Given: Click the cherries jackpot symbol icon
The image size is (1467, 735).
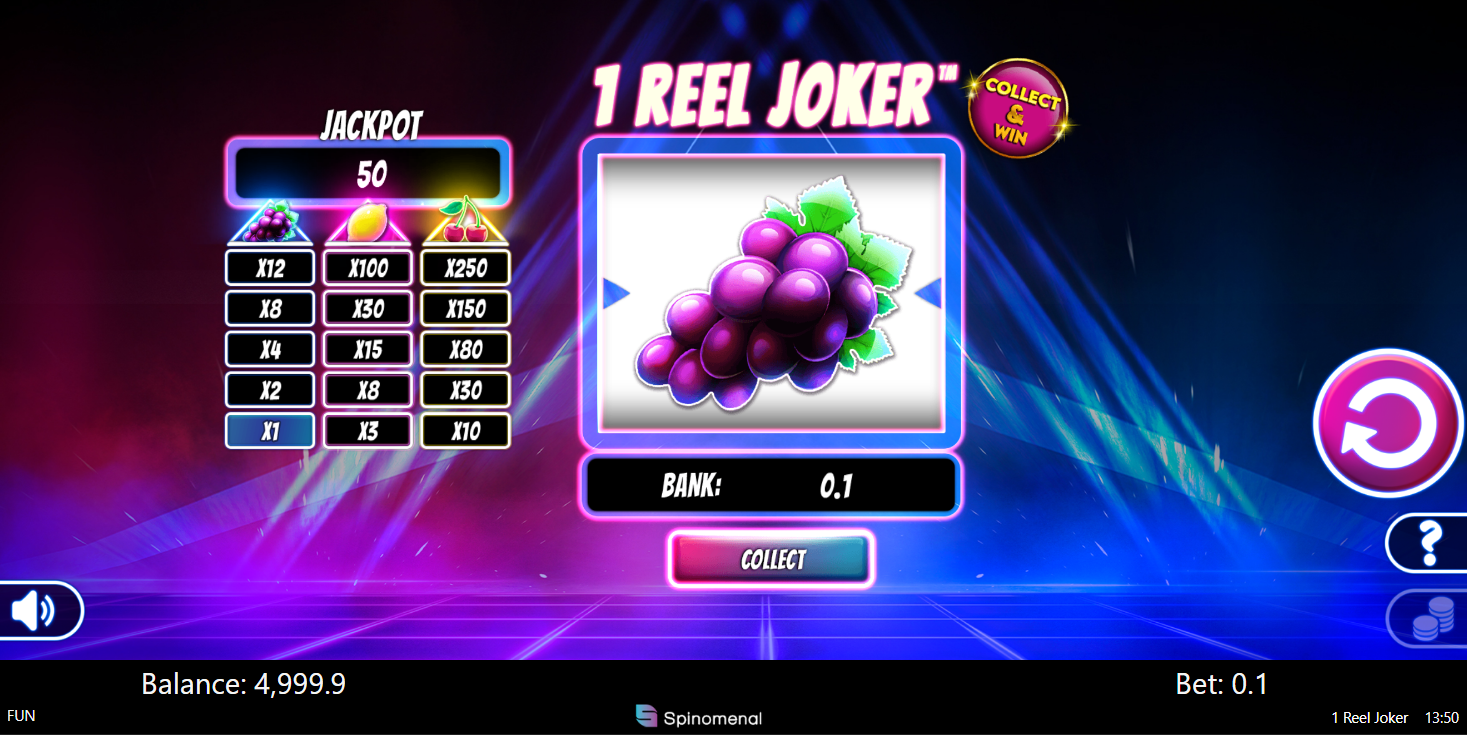Looking at the screenshot, I should (x=465, y=221).
